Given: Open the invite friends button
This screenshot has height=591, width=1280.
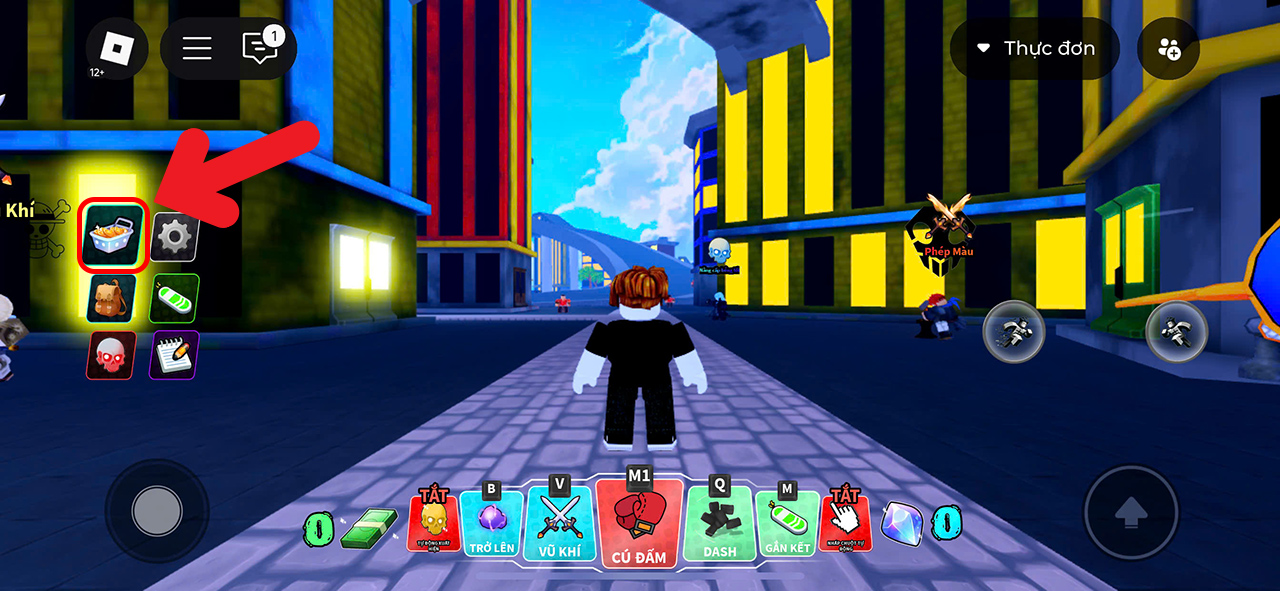Looking at the screenshot, I should (1168, 48).
